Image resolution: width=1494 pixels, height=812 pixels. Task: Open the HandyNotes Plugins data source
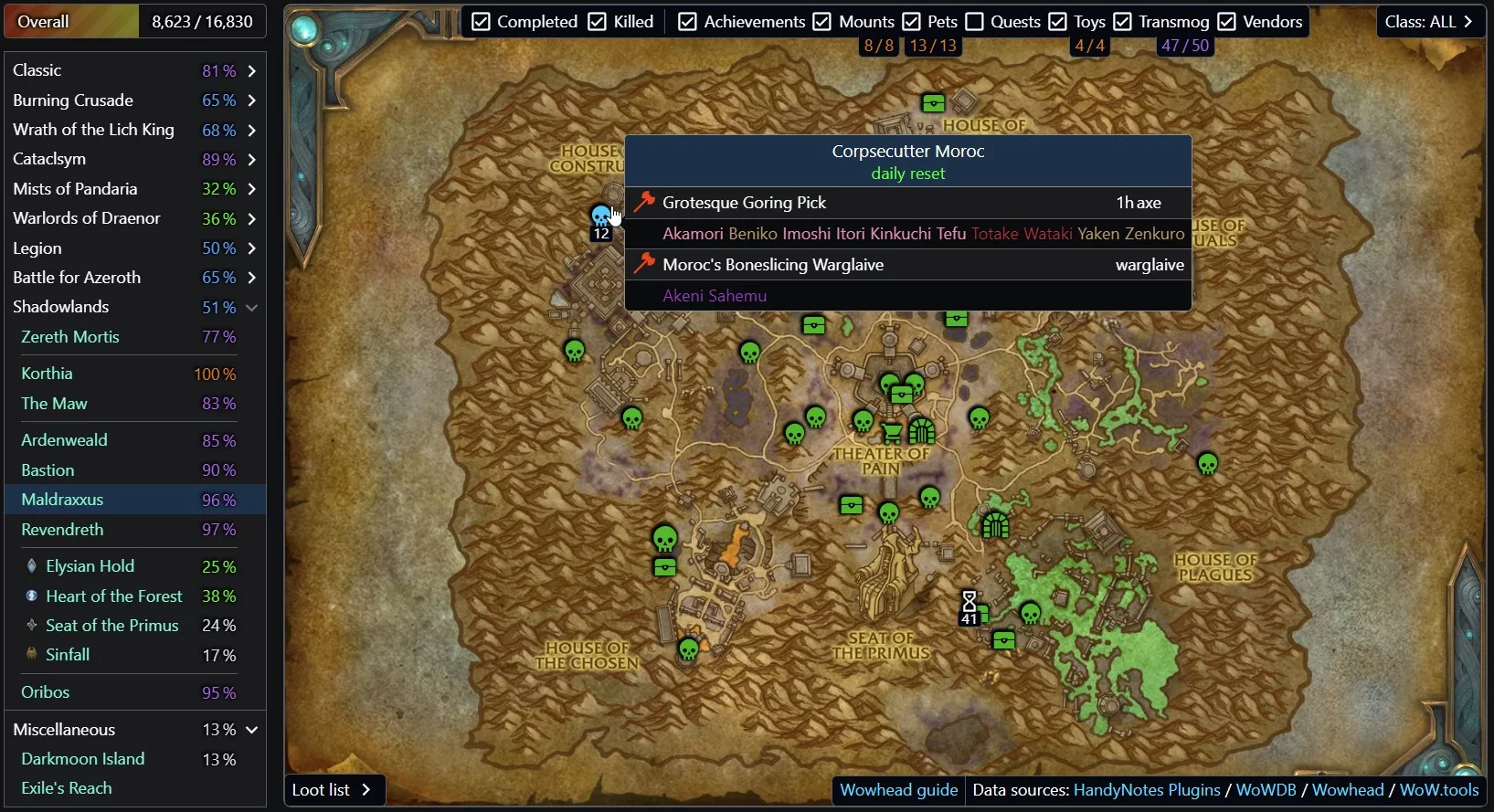coord(1147,790)
